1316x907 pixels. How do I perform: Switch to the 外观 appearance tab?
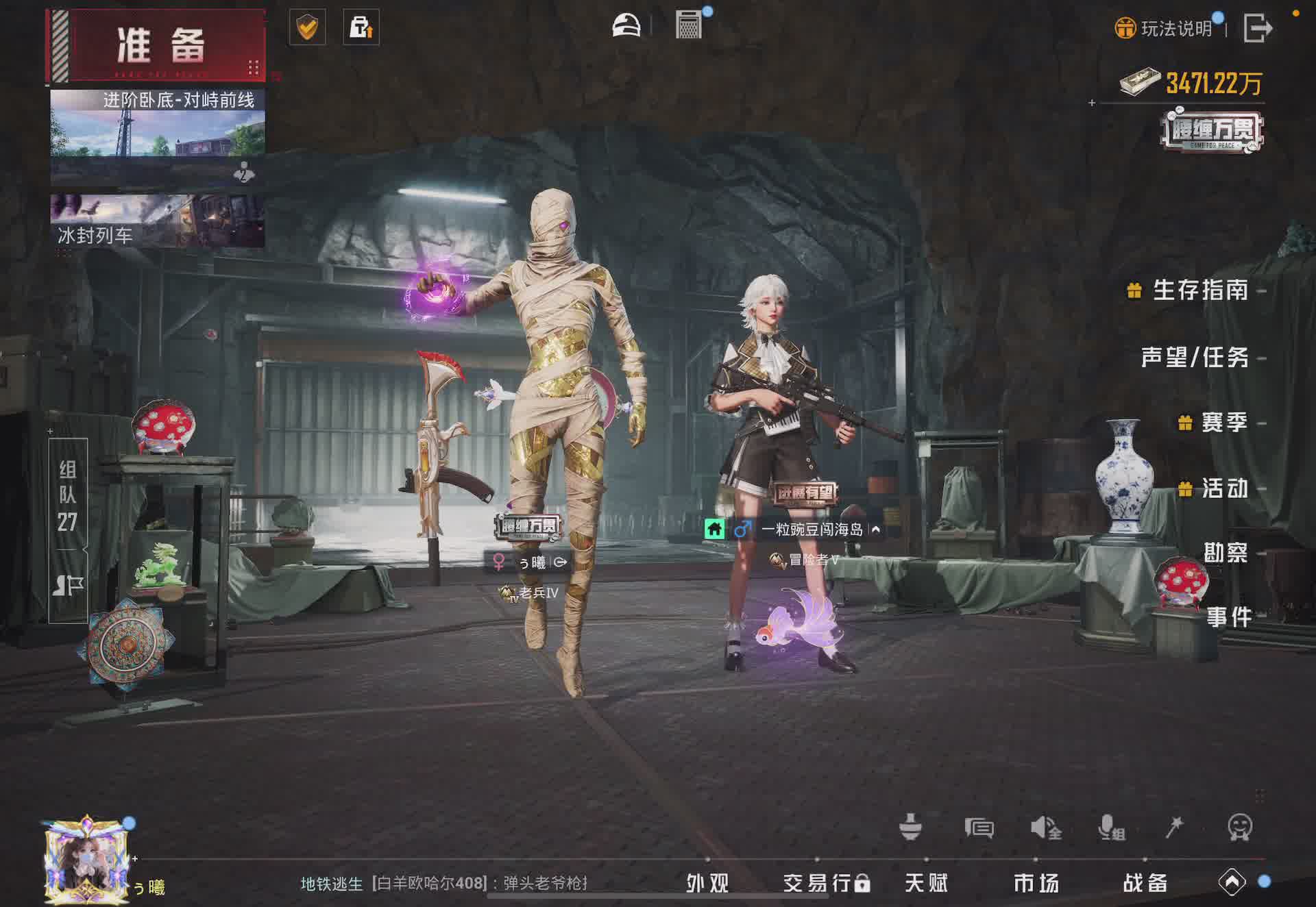point(707,883)
